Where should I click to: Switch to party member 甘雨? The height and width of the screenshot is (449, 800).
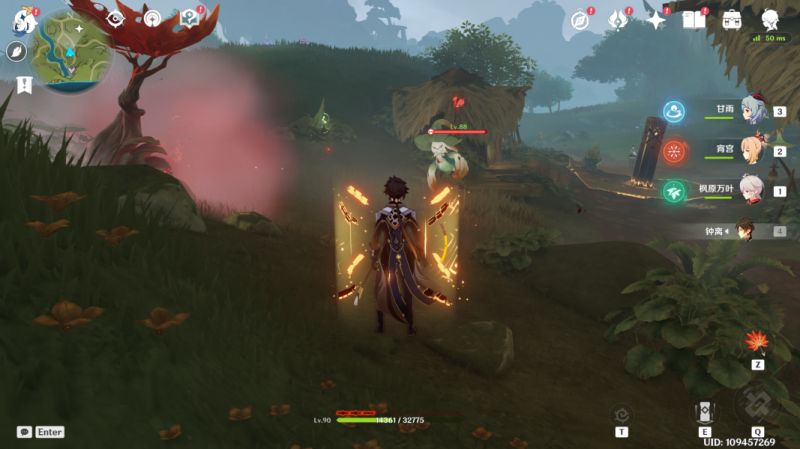pyautogui.click(x=752, y=113)
